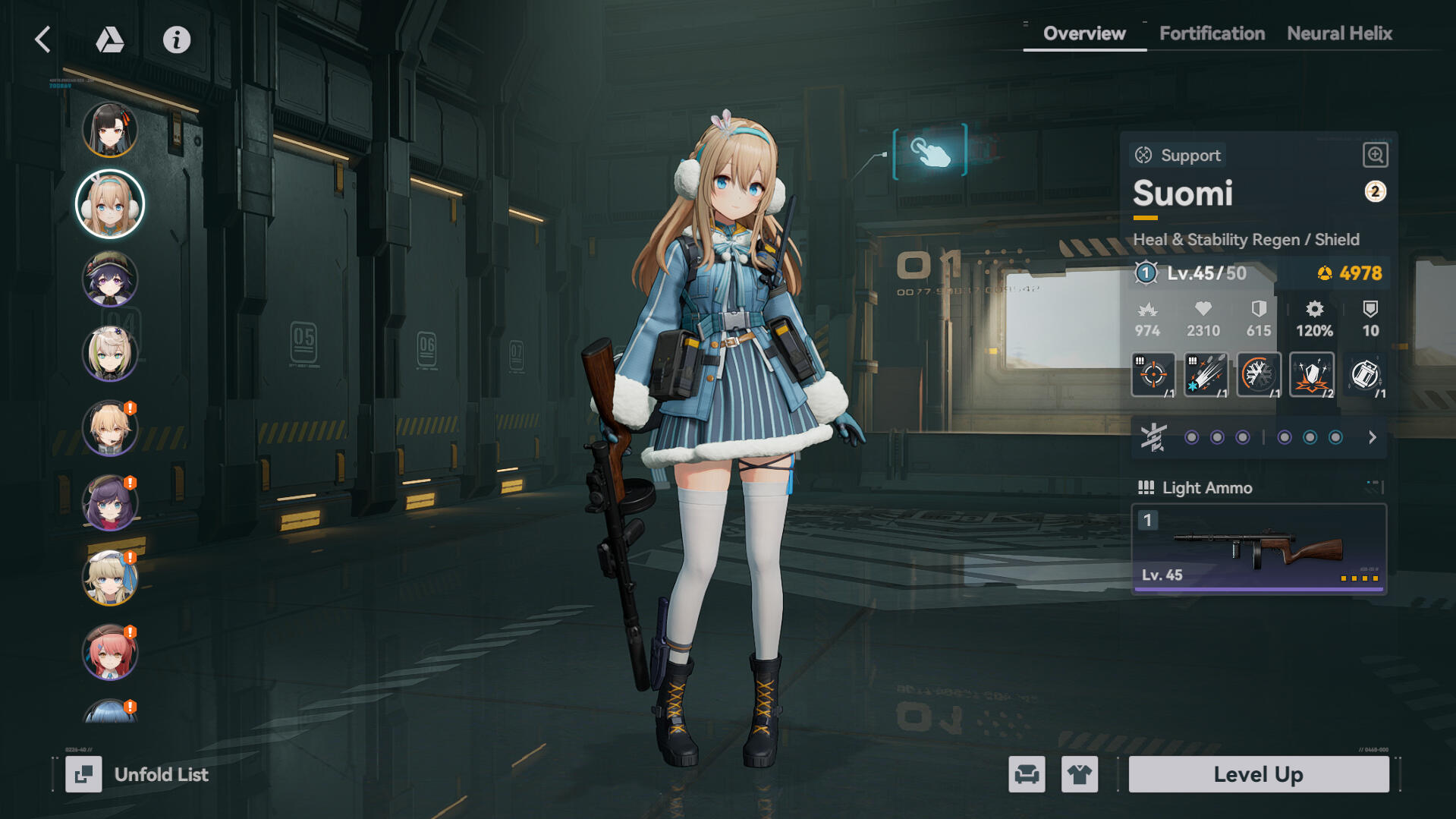The width and height of the screenshot is (1456, 819).
Task: Open the Neural Helix tab
Action: [1339, 33]
